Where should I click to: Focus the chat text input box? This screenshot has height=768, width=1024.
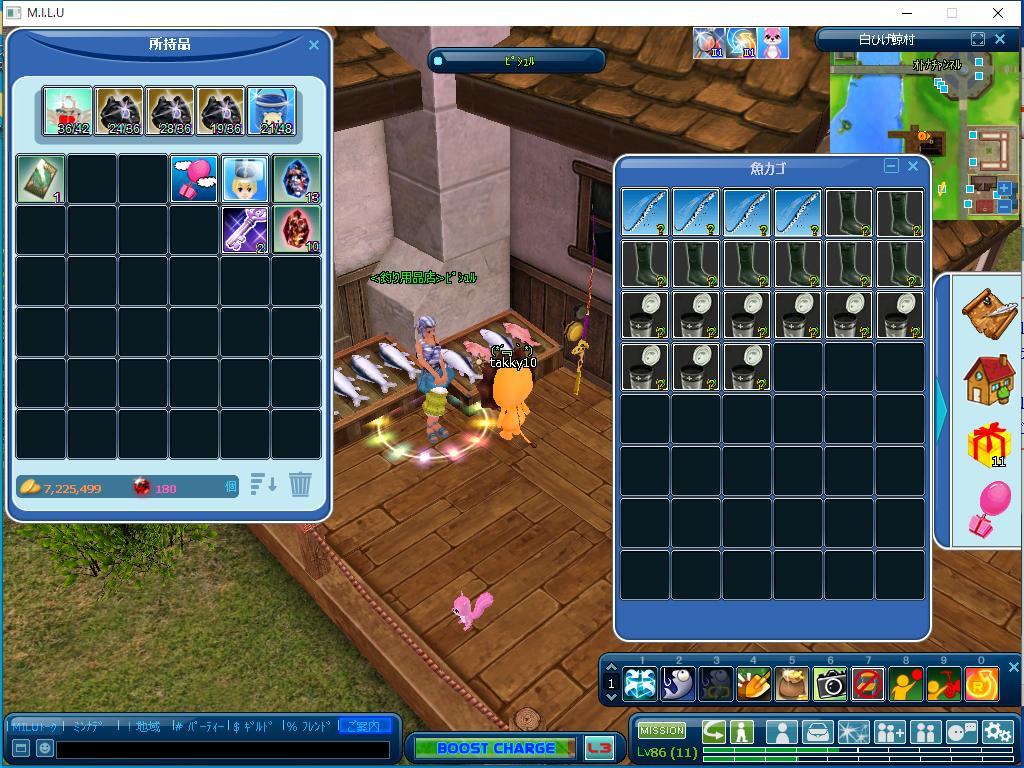[223, 748]
